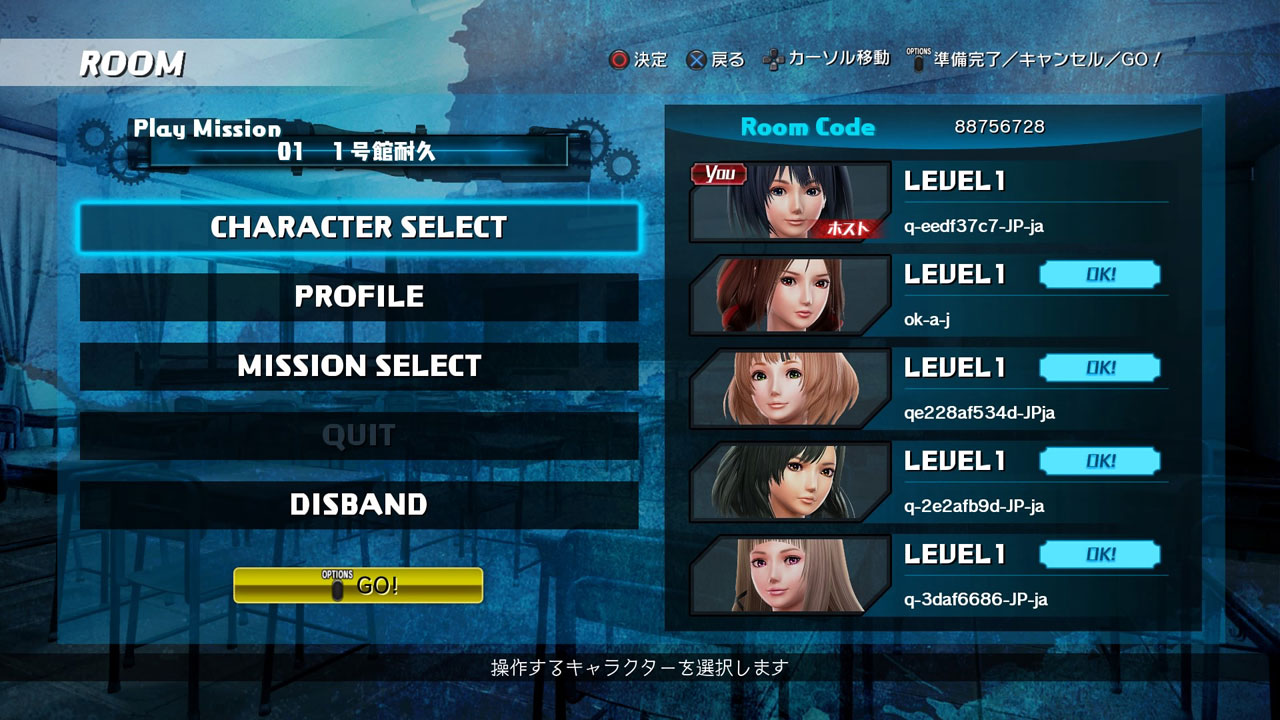Choose the PROFILE menu option
The image size is (1280, 720).
pos(358,297)
